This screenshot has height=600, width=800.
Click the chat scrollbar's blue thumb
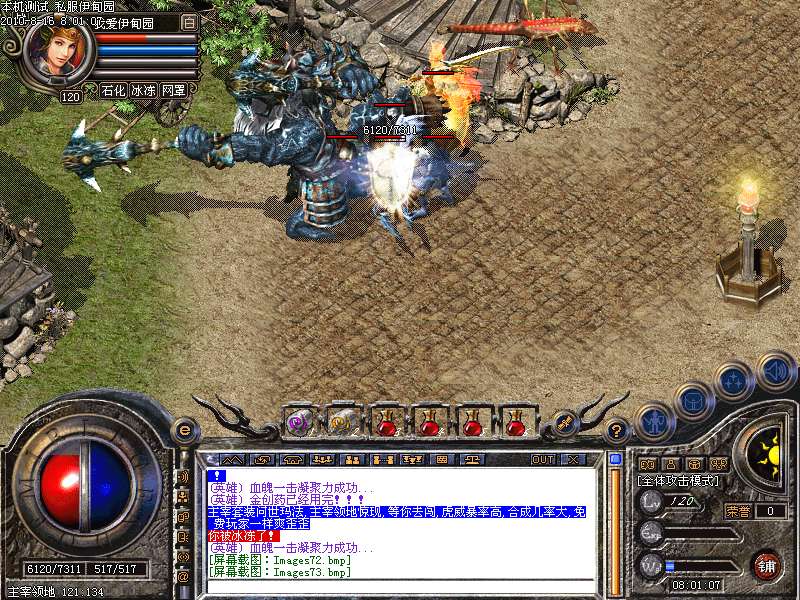tap(615, 460)
